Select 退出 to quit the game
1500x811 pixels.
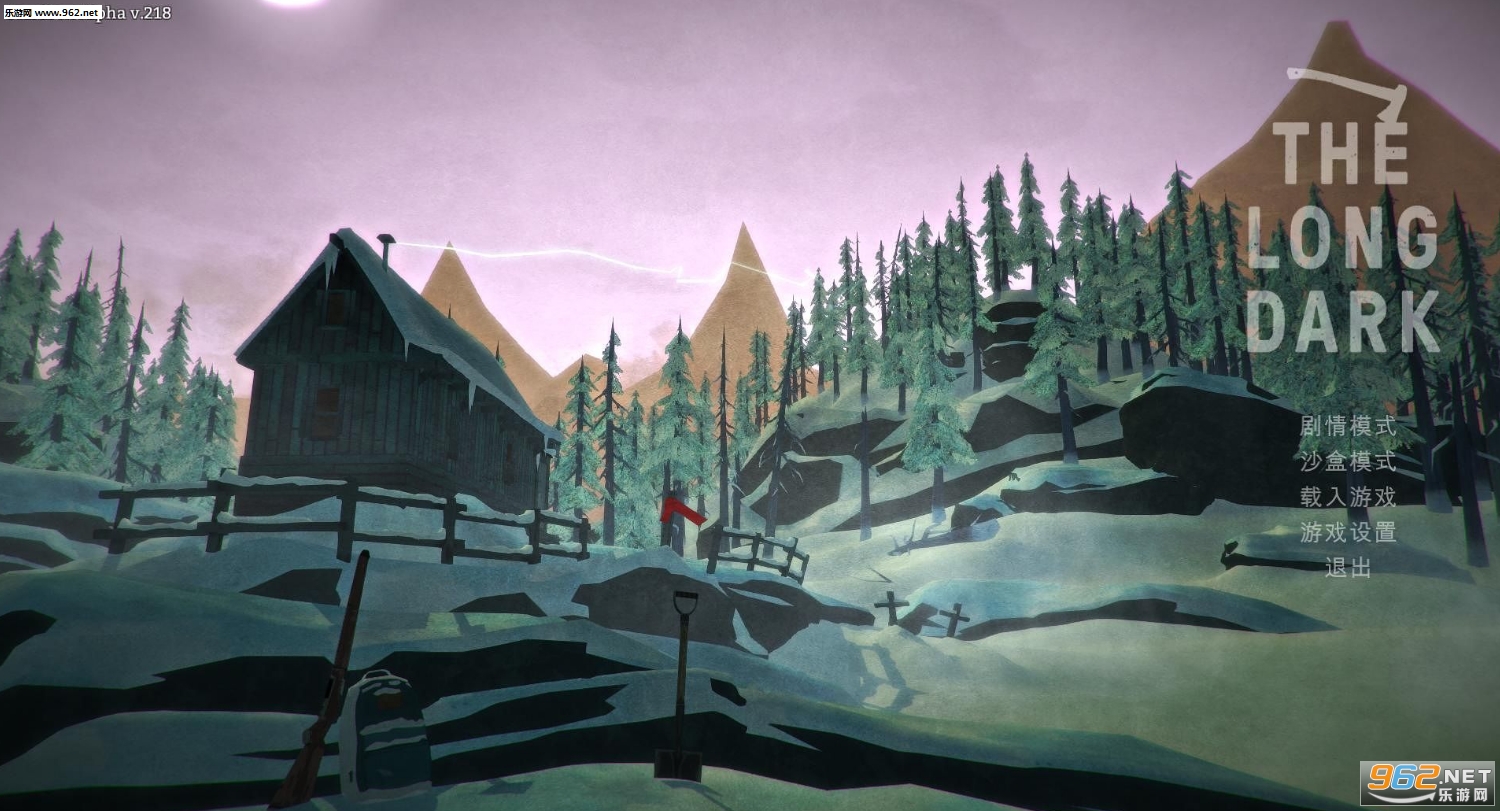click(x=1348, y=567)
